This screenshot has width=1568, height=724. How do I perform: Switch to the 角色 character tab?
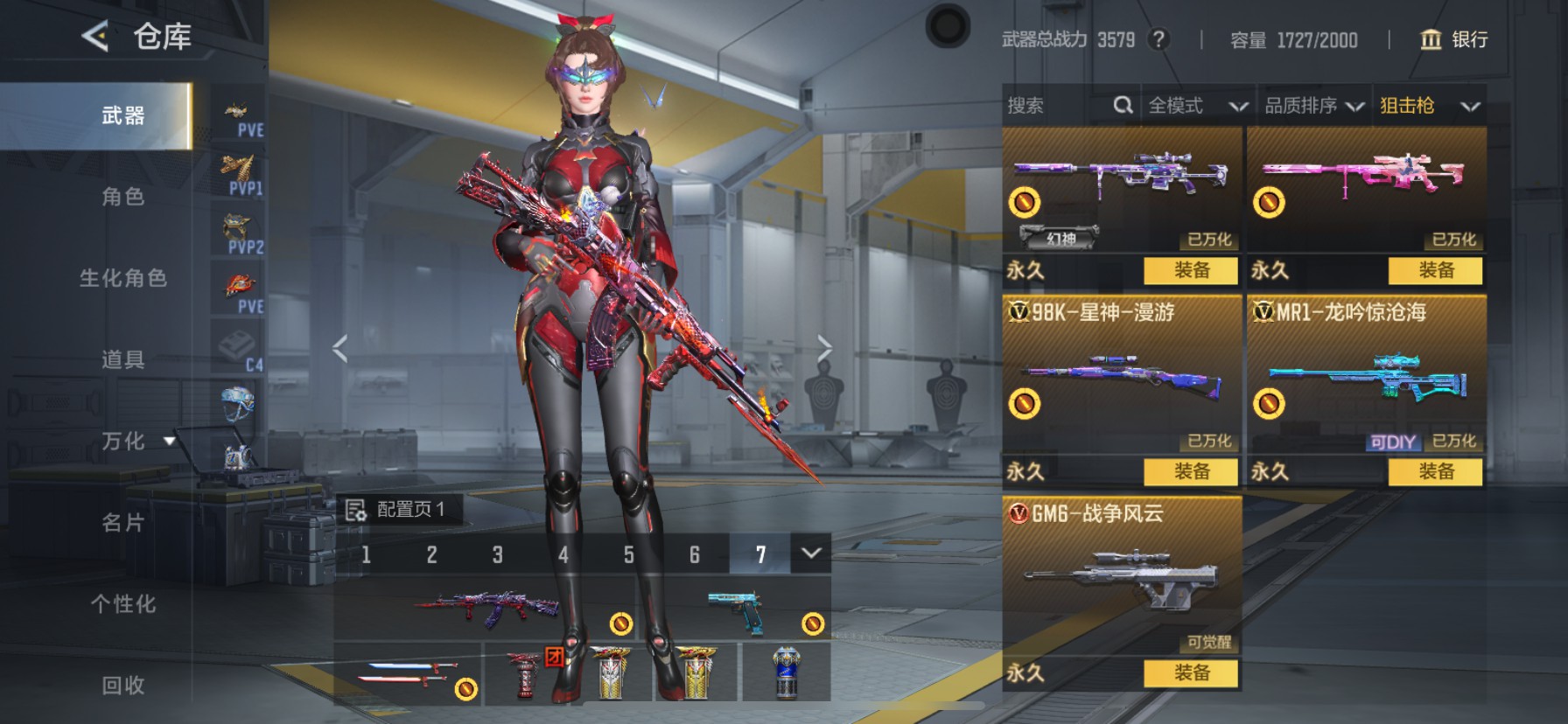tap(122, 197)
